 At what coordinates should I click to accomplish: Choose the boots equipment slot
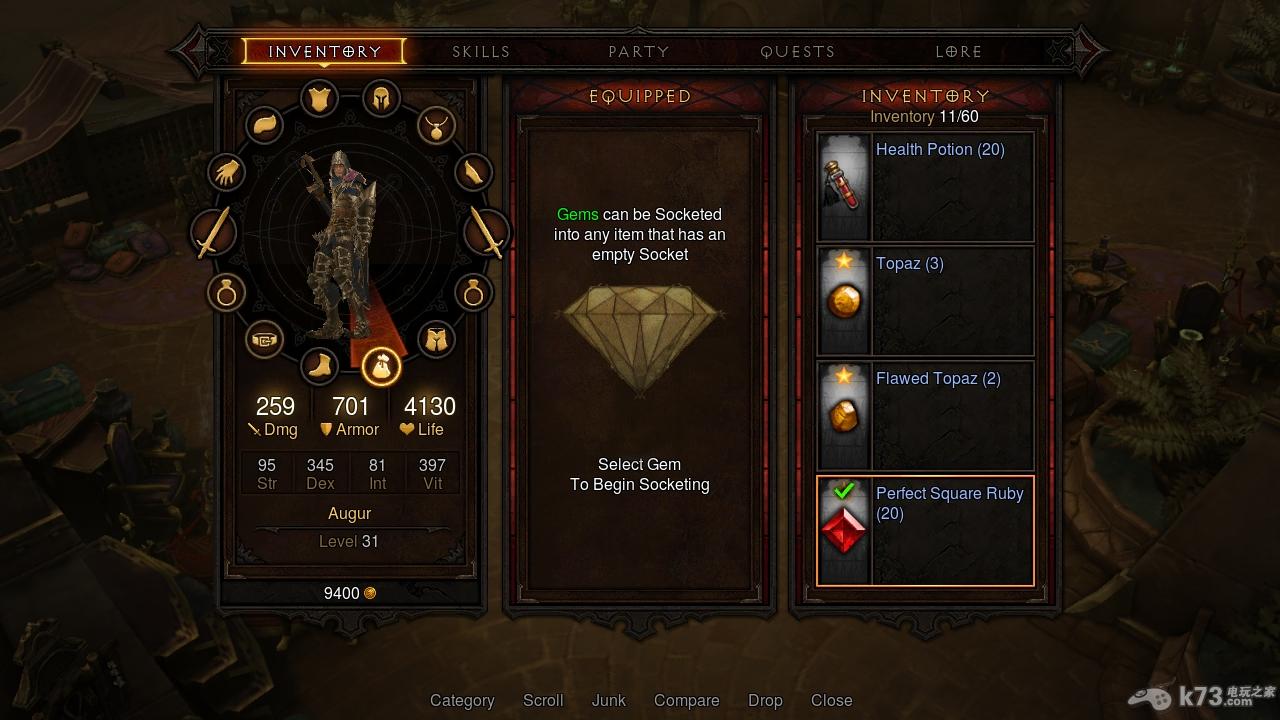coord(320,366)
